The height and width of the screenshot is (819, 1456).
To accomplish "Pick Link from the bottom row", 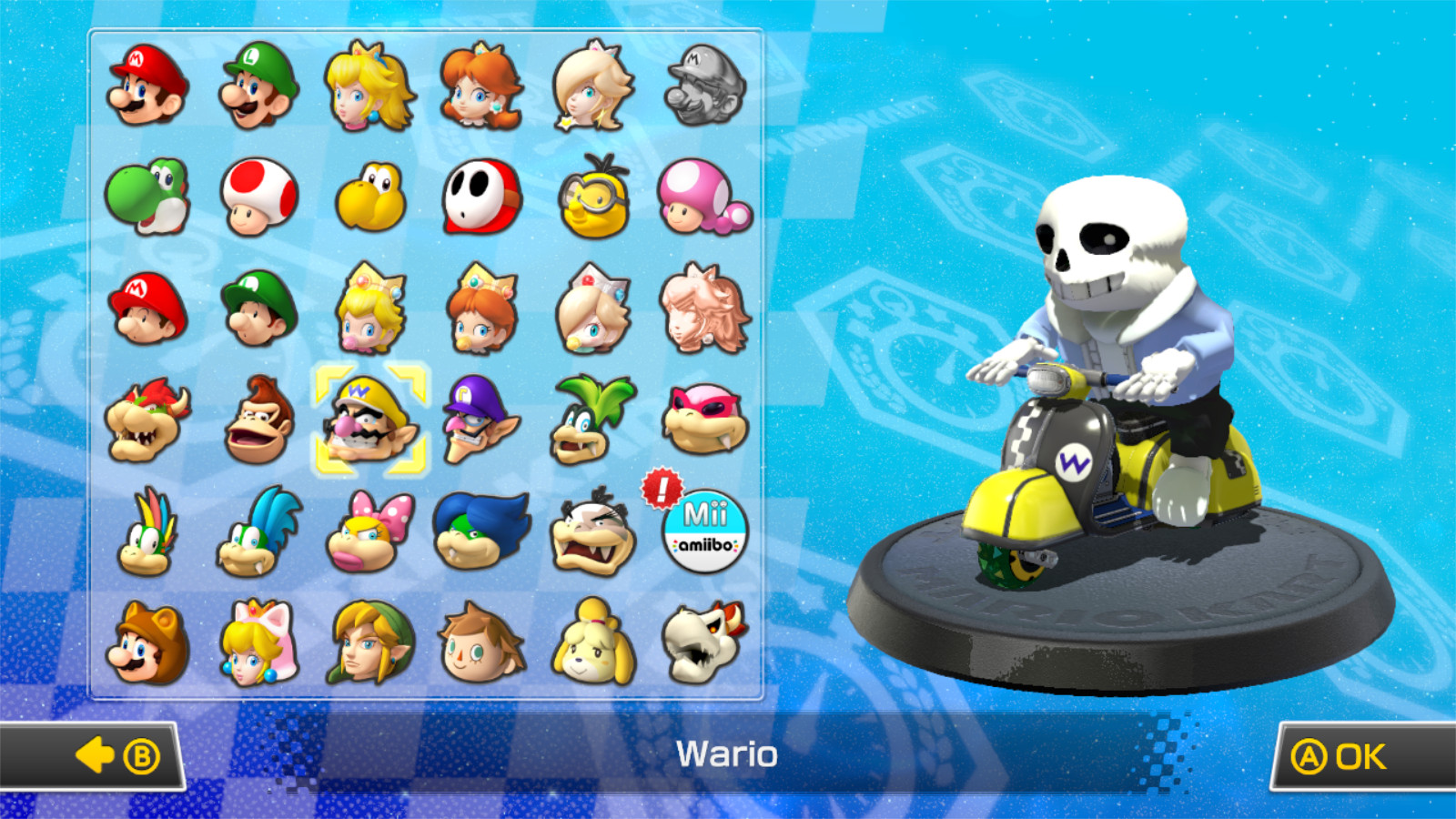I will (x=369, y=642).
